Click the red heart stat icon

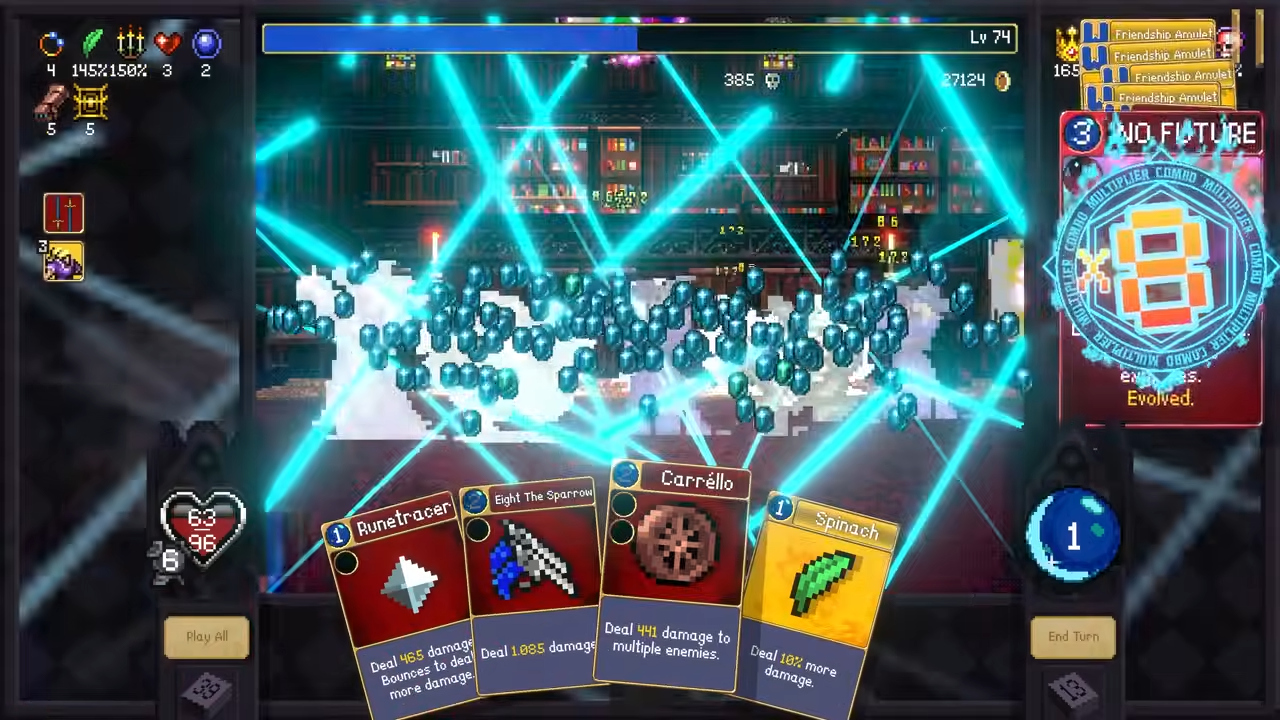[168, 43]
